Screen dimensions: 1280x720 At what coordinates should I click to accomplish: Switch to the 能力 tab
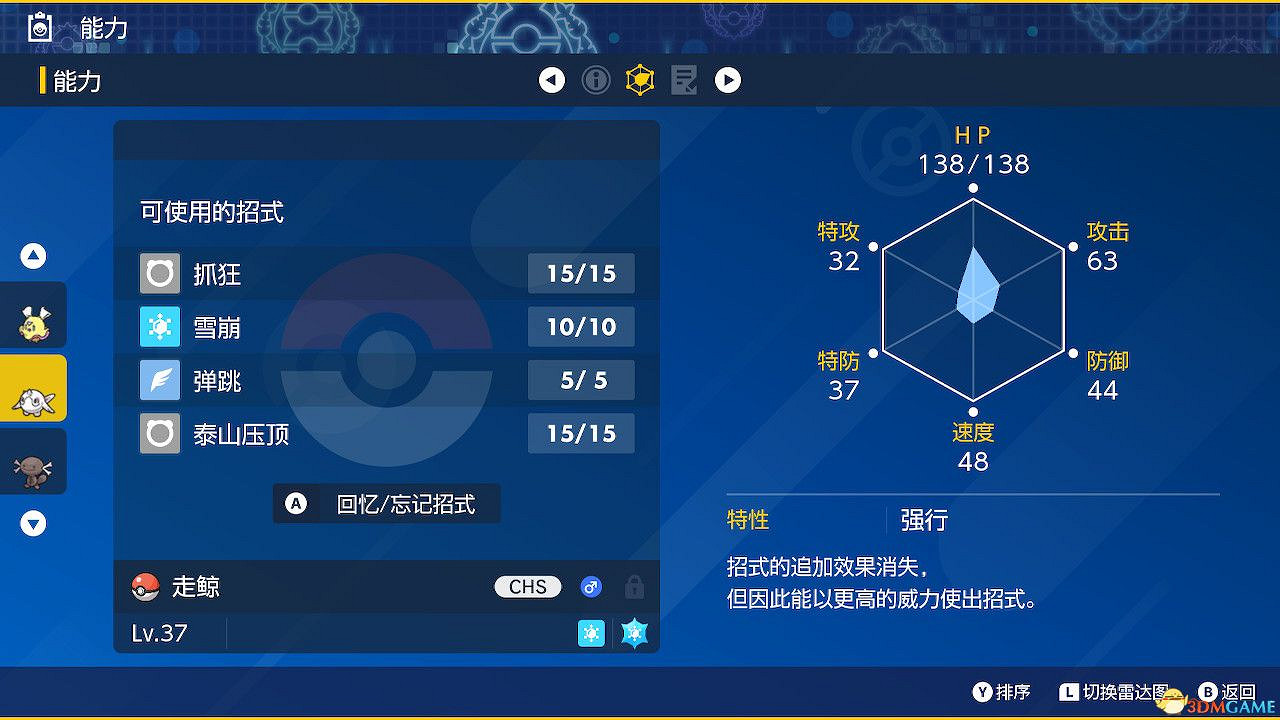pos(75,80)
